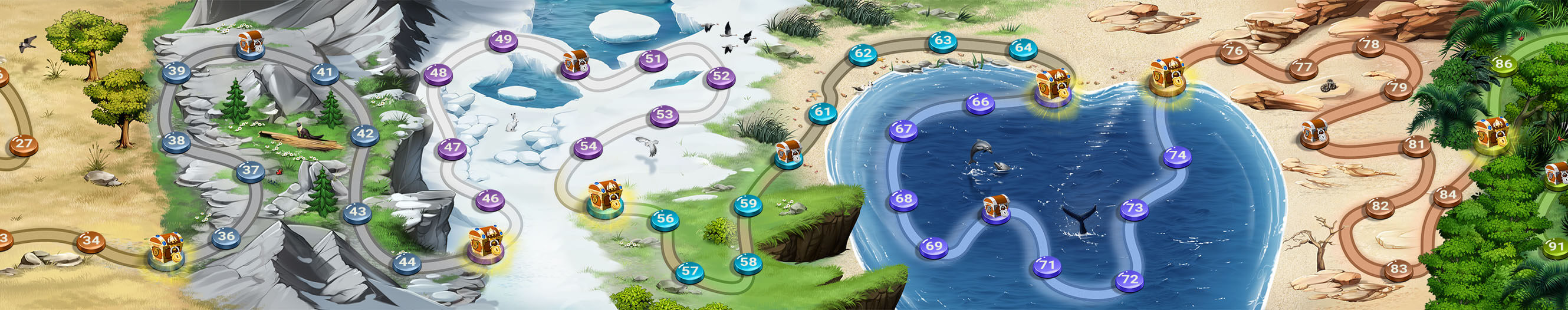This screenshot has height=310, width=1568.
Task: Open level 49 on the ice
Action: point(504,40)
